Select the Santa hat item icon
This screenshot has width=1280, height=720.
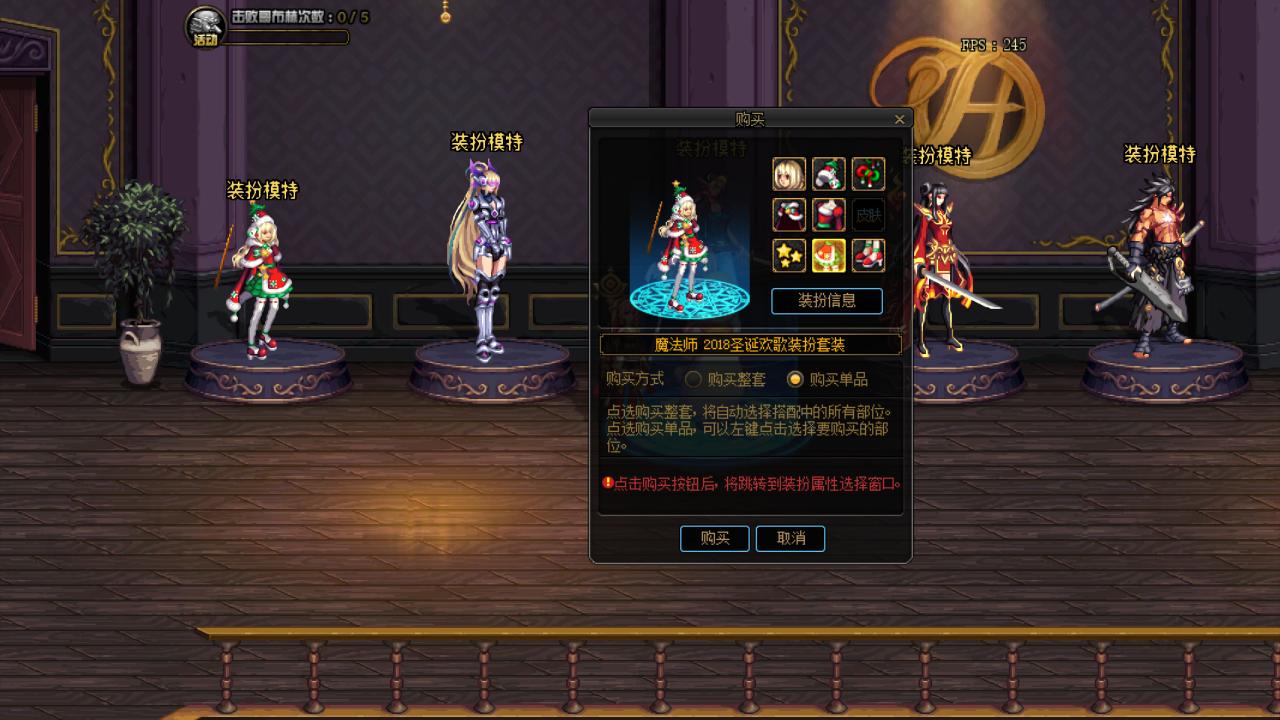pos(828,173)
